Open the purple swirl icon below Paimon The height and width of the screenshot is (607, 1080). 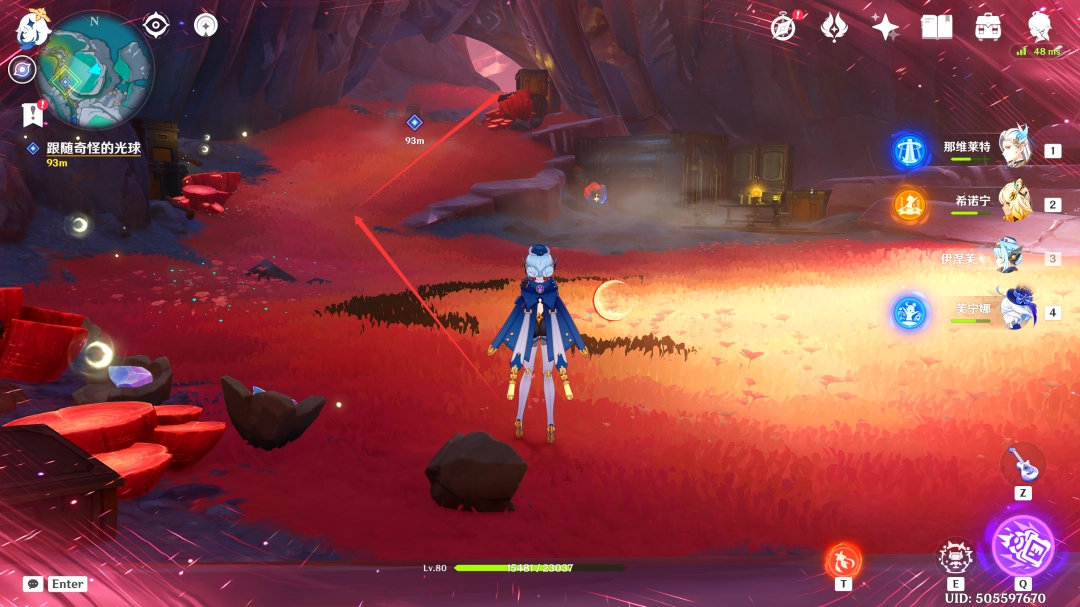22,69
